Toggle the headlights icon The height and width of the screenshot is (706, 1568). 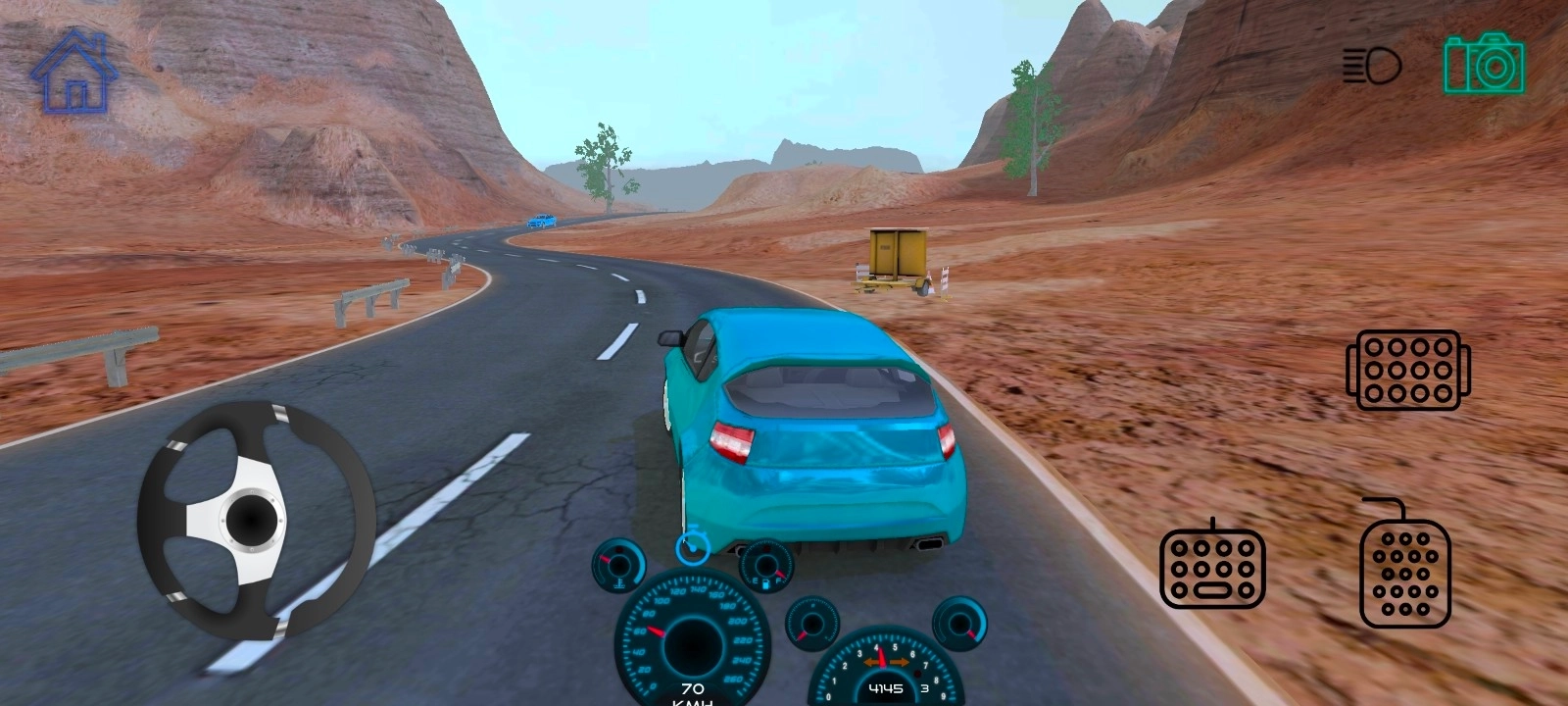(1371, 66)
